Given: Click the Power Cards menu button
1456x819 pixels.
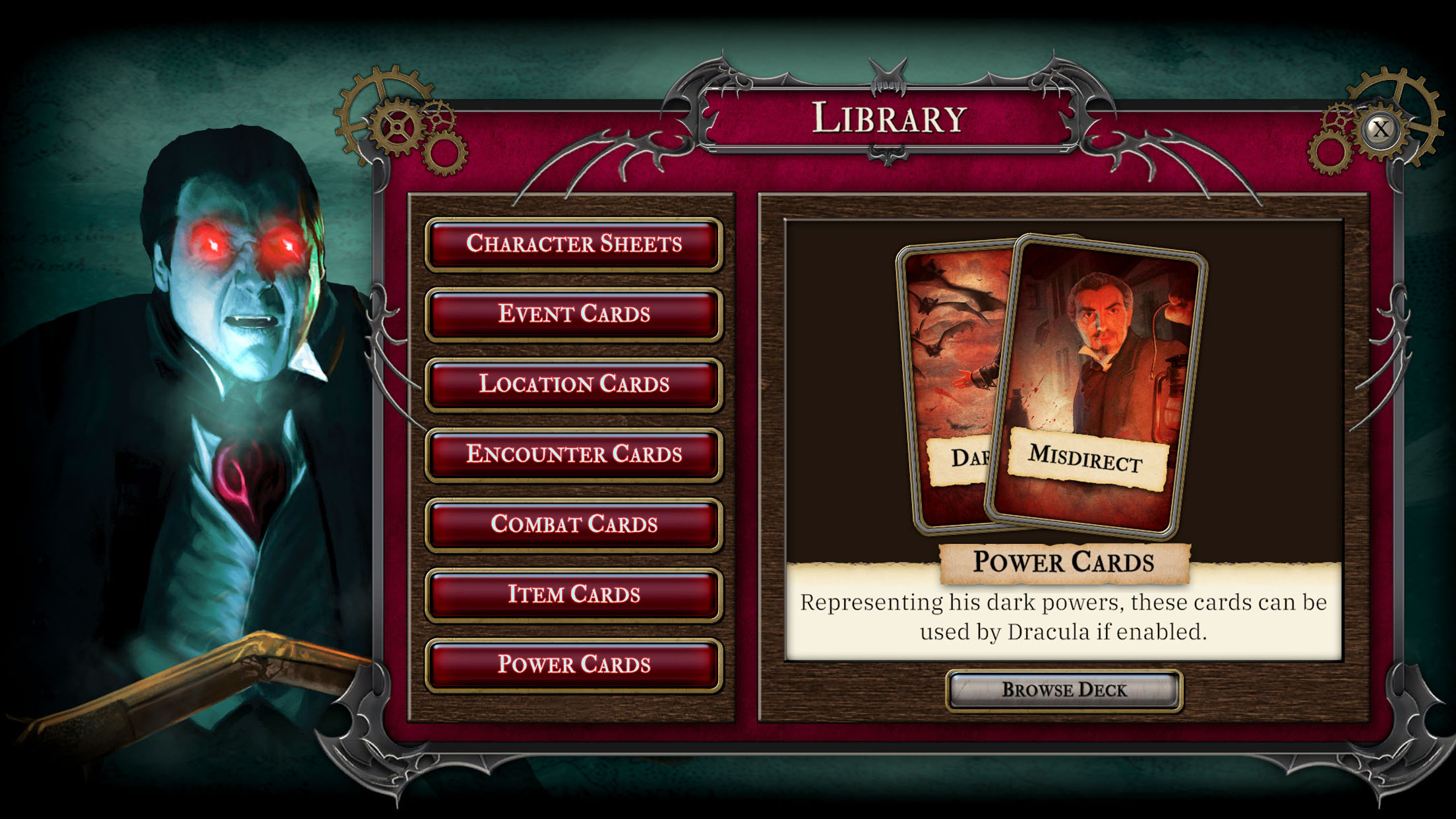Looking at the screenshot, I should click(574, 664).
